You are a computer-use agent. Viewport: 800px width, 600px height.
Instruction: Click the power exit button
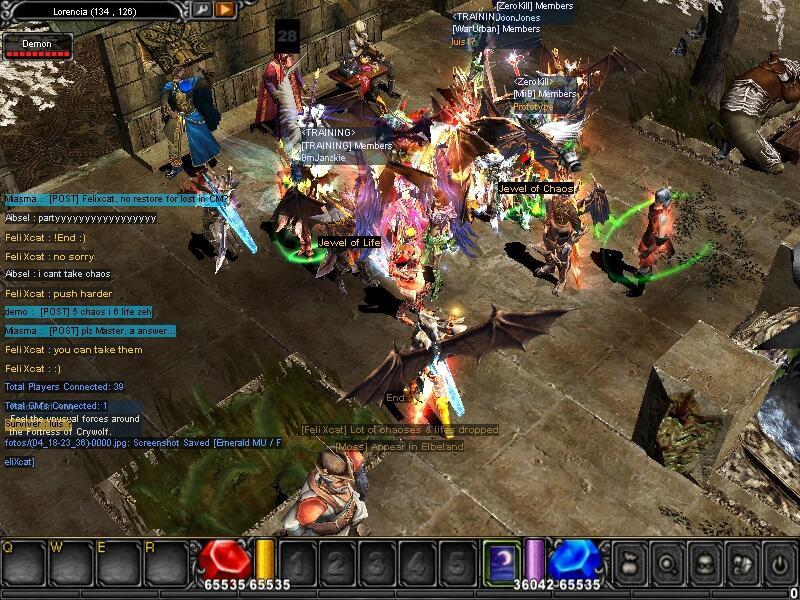pyautogui.click(x=778, y=561)
